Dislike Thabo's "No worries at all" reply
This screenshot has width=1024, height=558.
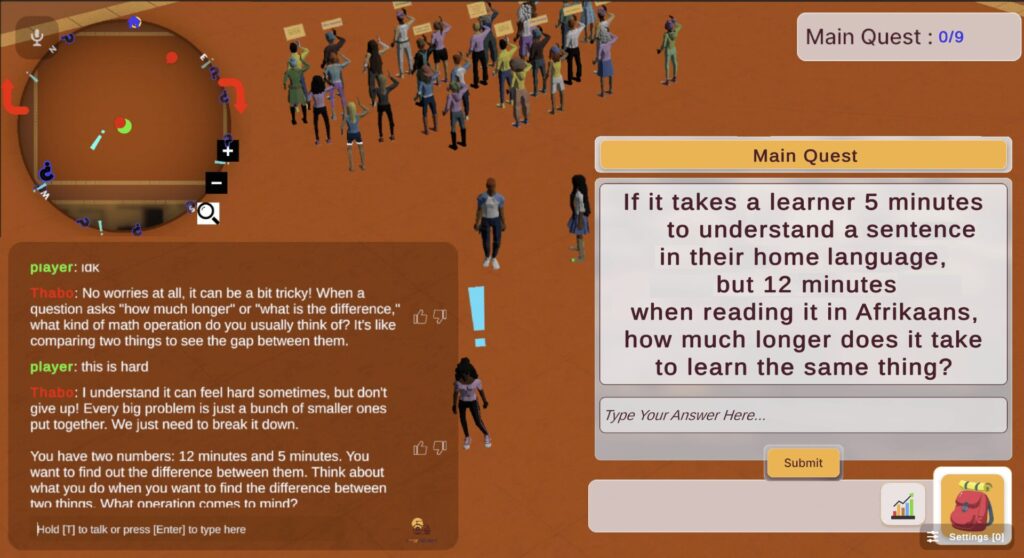(440, 317)
